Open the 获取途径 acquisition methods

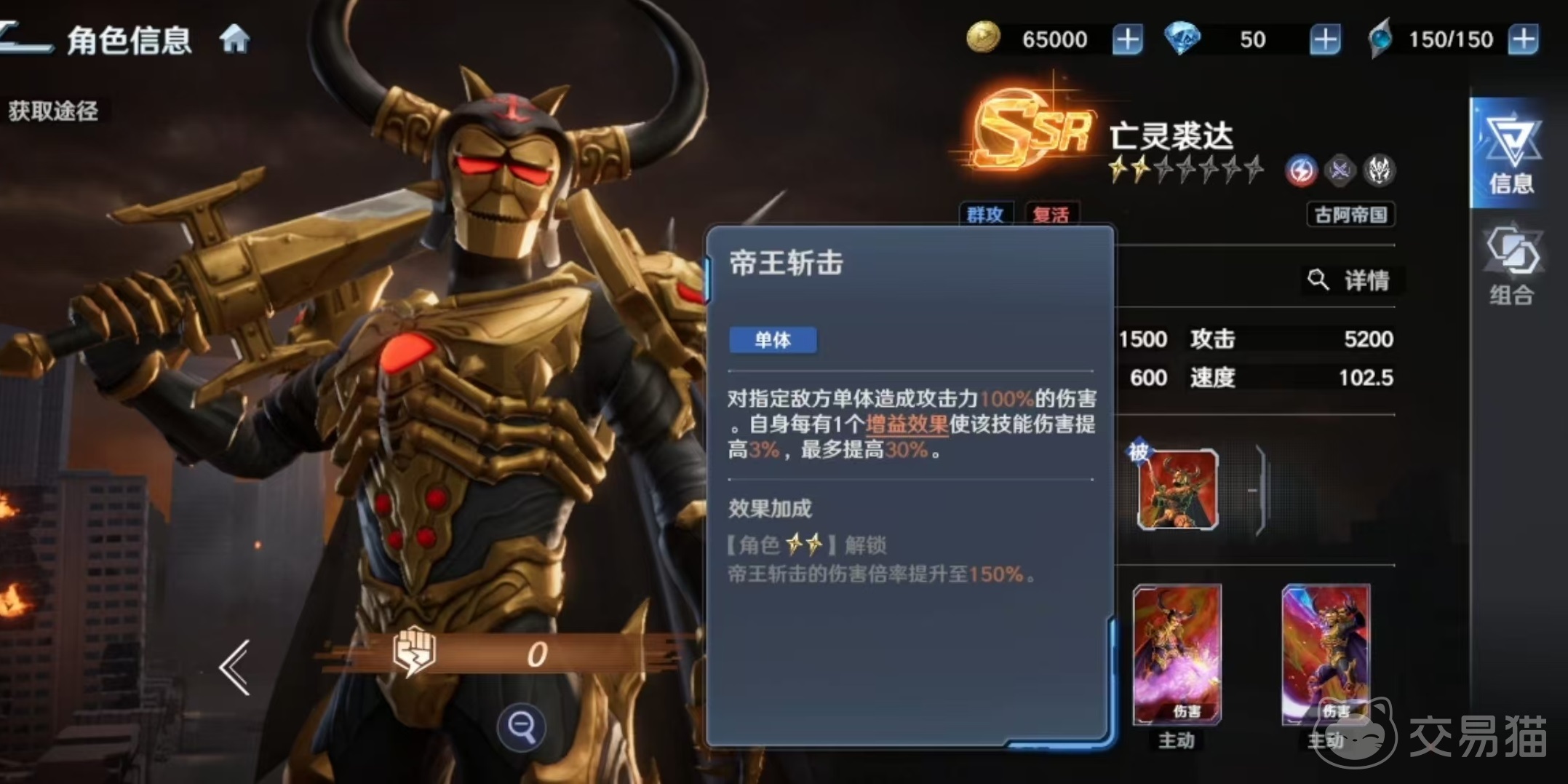(x=53, y=111)
